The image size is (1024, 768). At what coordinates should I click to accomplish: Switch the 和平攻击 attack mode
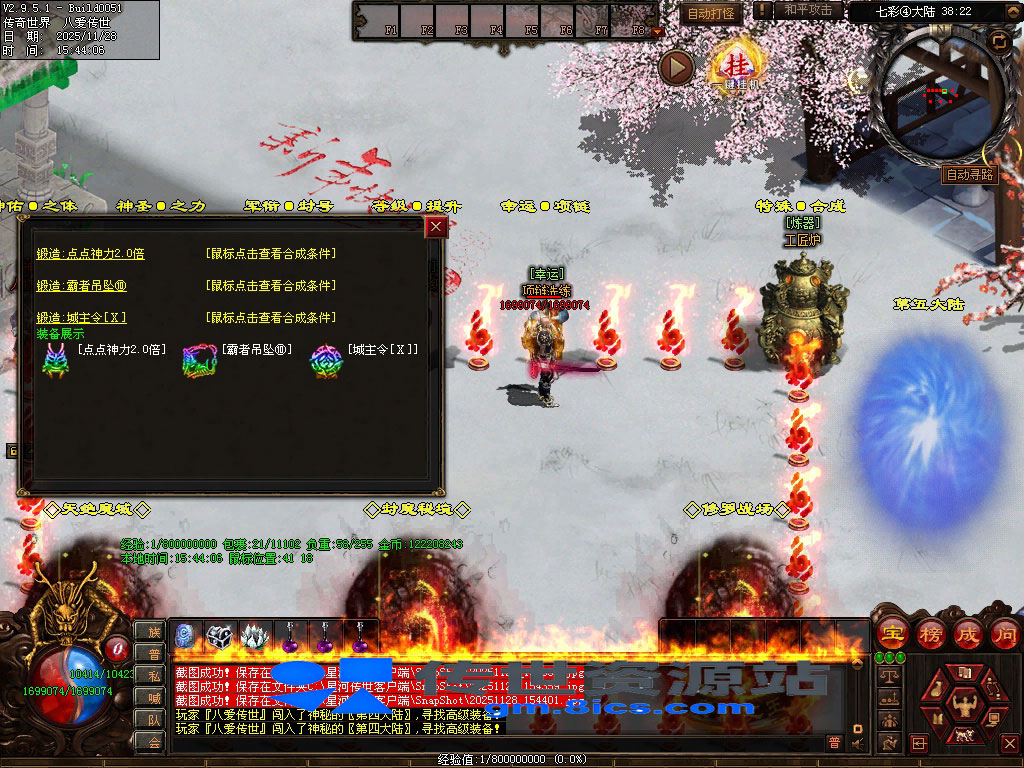point(806,10)
